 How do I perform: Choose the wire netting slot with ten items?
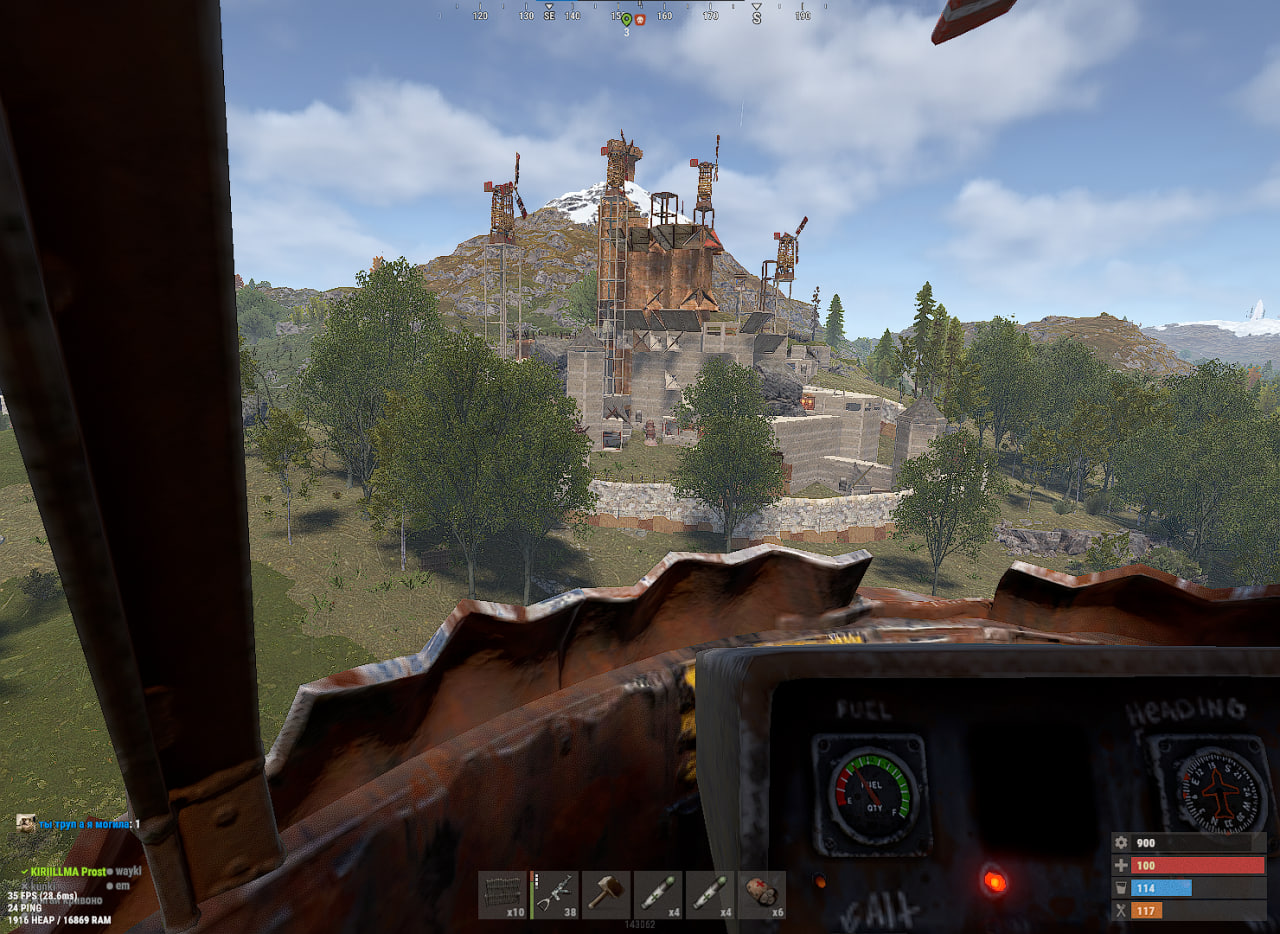pyautogui.click(x=502, y=894)
